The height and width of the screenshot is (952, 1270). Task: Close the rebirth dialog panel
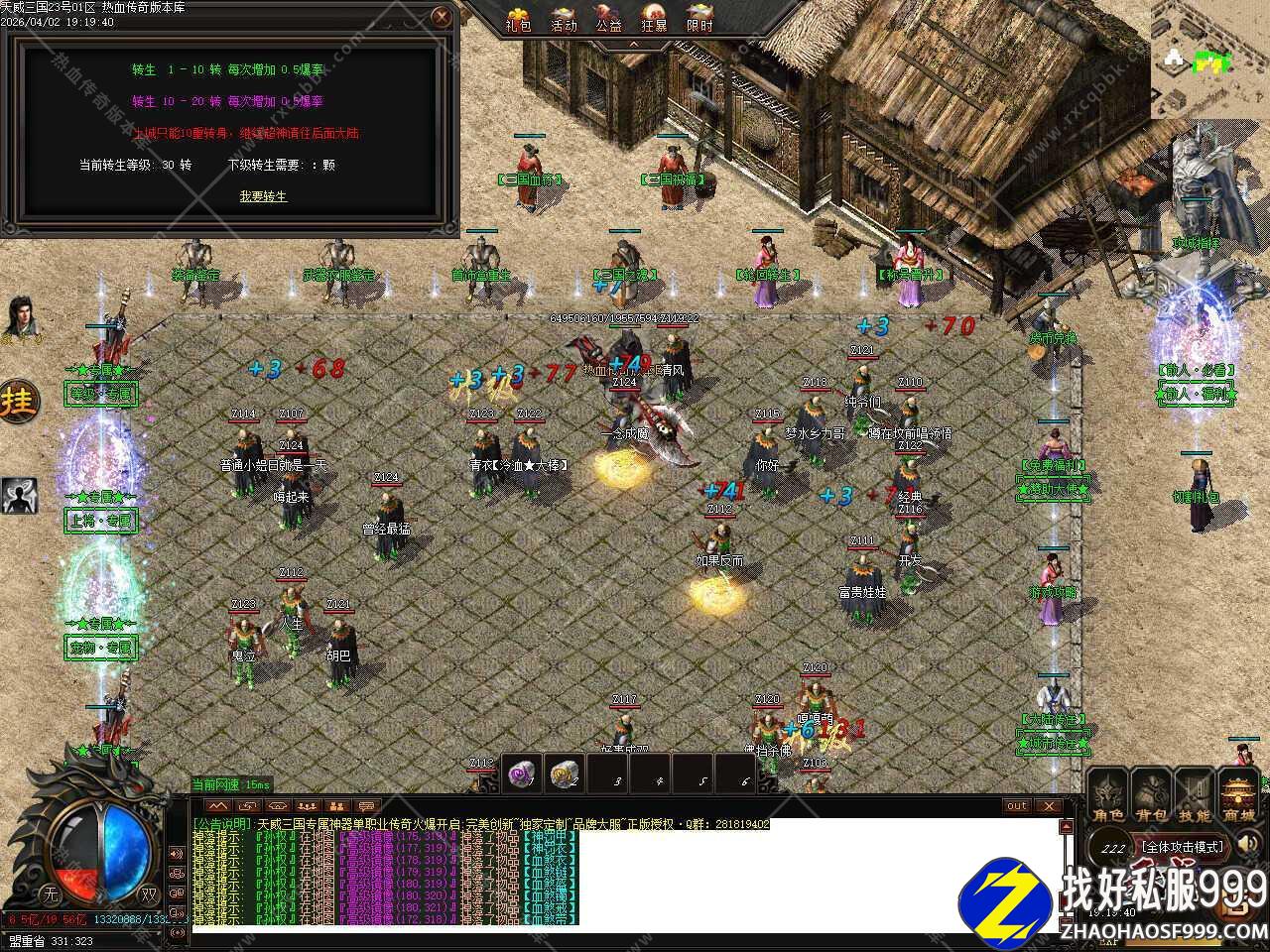443,17
